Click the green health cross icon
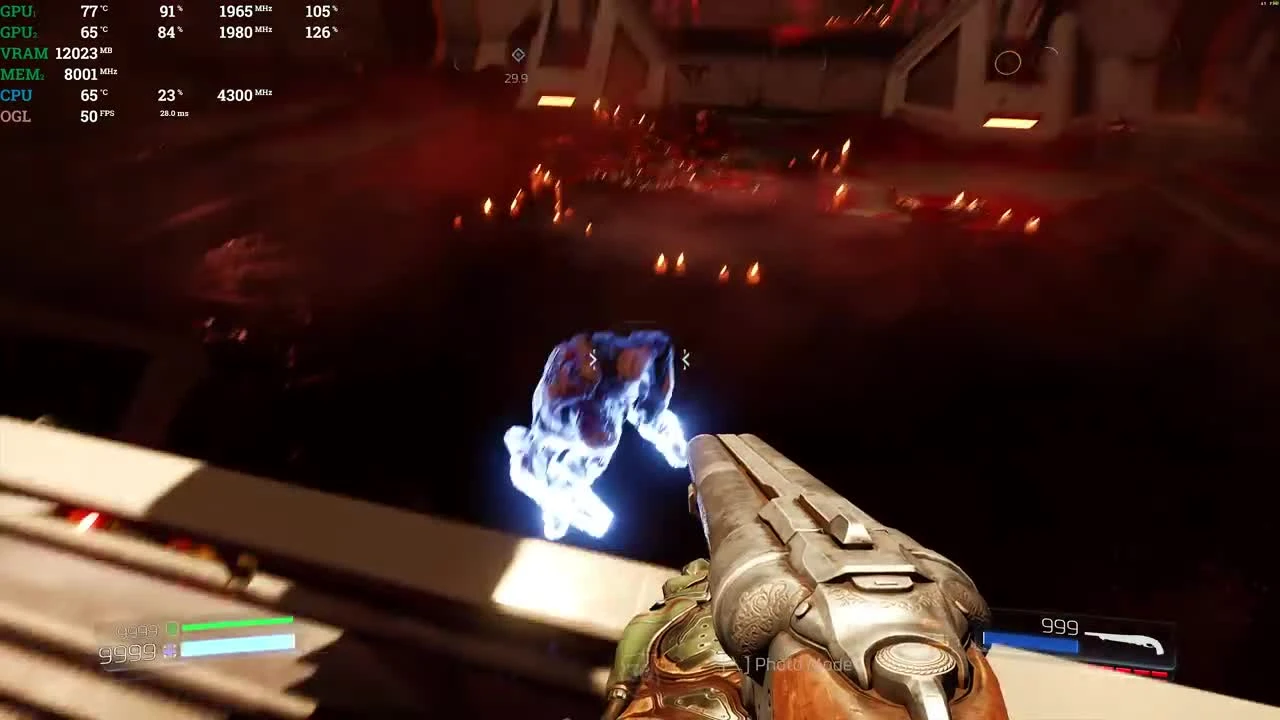Screen dimensions: 1280x720 click(172, 629)
